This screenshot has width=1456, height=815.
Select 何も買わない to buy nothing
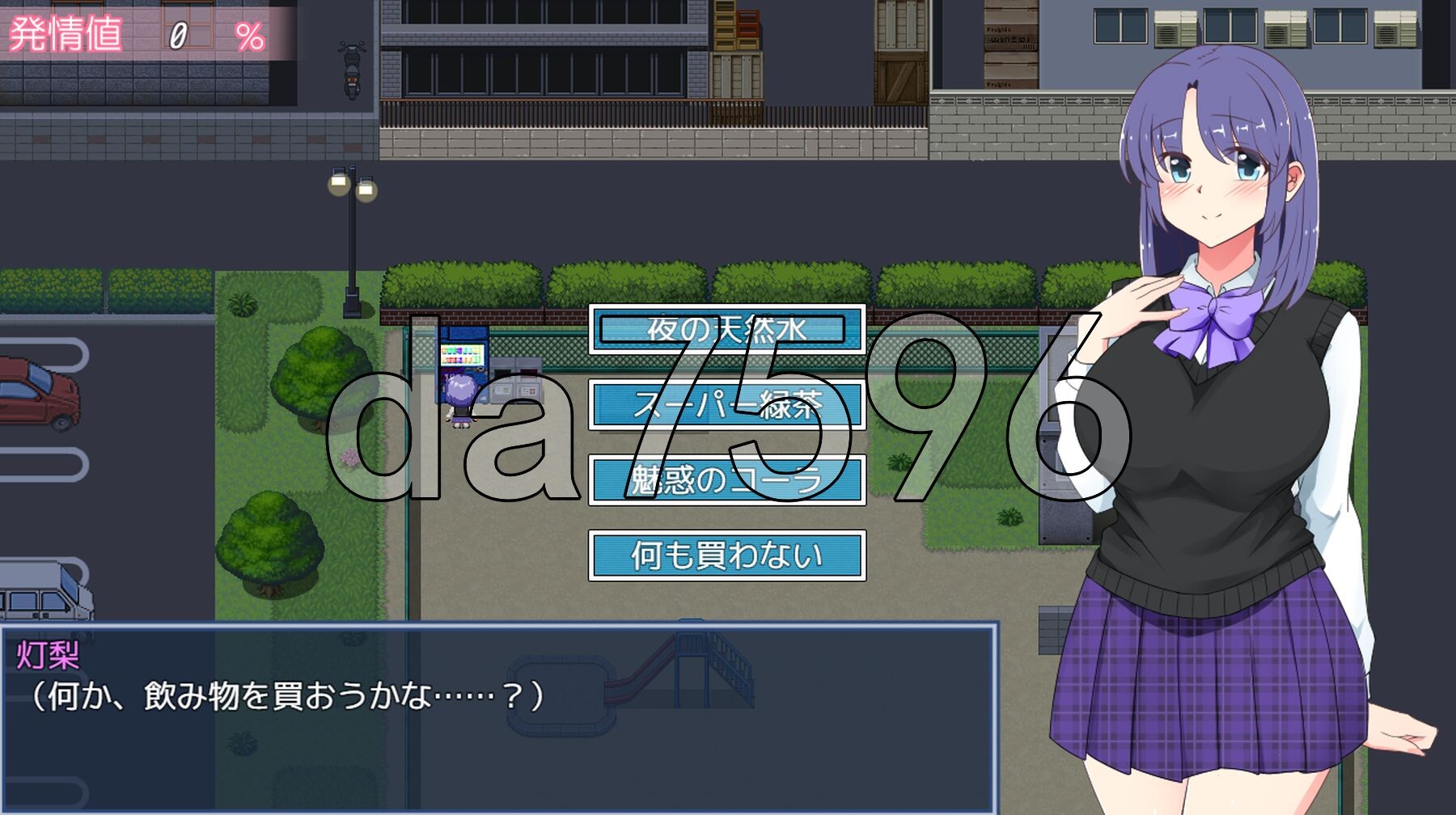click(x=728, y=556)
